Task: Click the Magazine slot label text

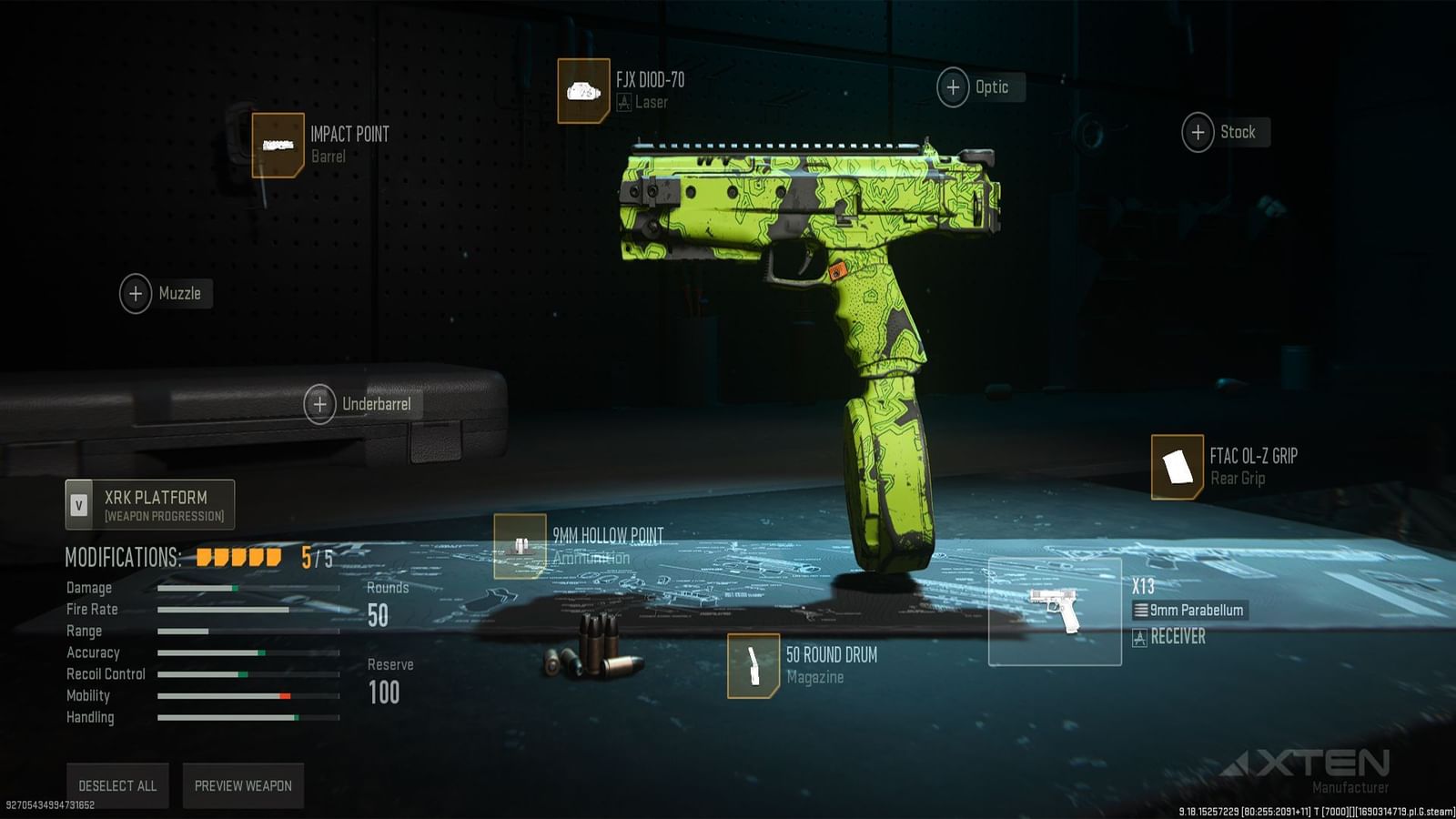Action: pyautogui.click(x=814, y=677)
